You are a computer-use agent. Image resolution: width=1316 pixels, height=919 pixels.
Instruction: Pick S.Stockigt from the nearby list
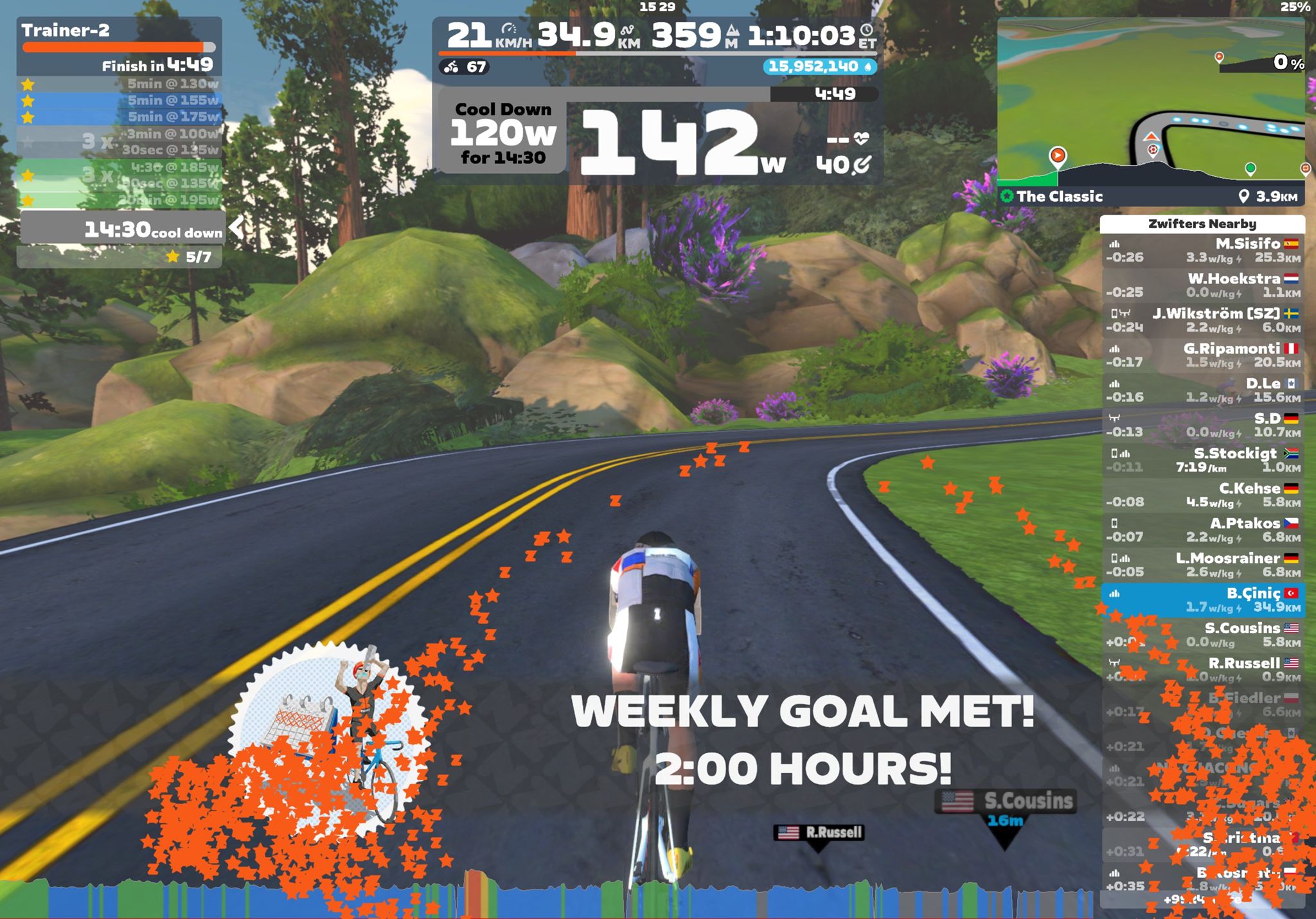tap(1203, 460)
